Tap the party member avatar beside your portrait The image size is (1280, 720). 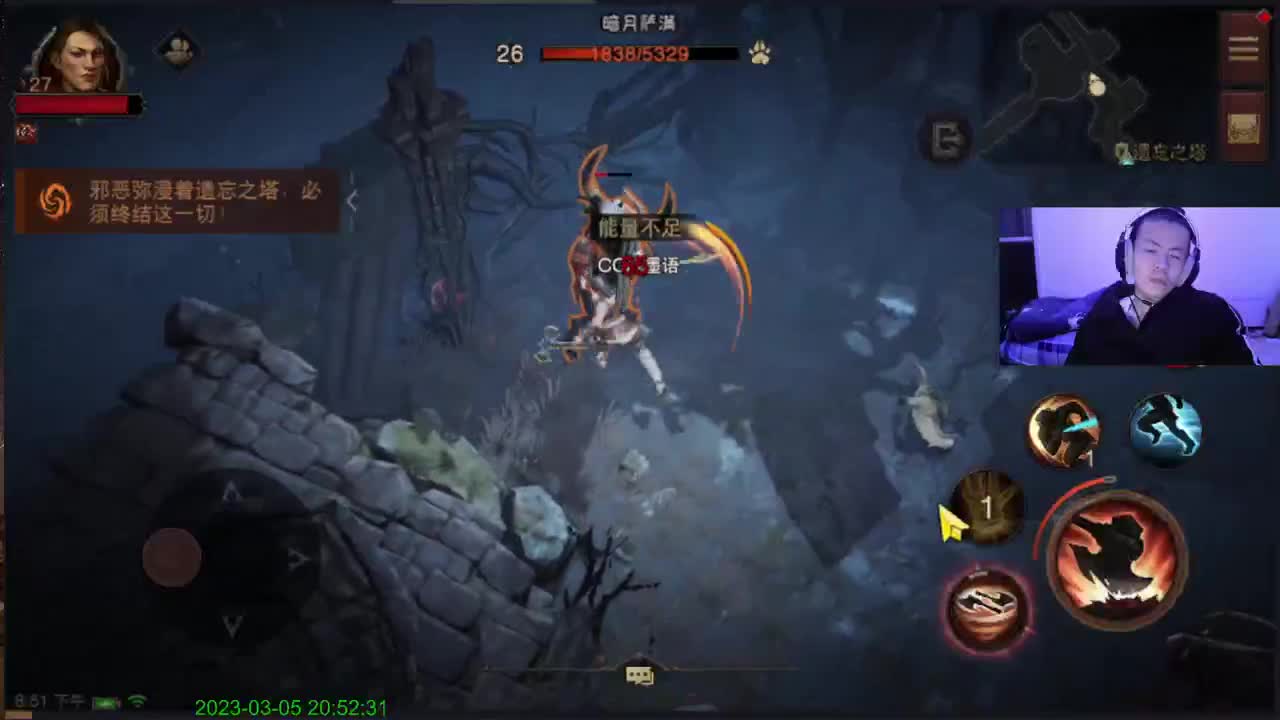(178, 50)
